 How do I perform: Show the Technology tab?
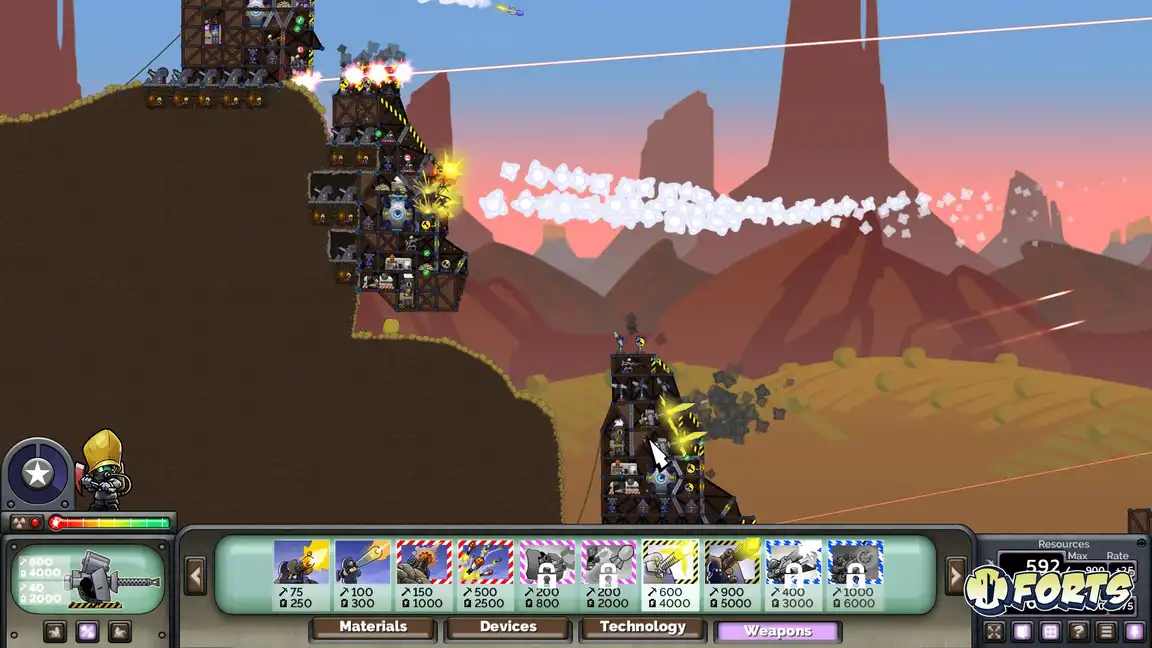click(642, 627)
